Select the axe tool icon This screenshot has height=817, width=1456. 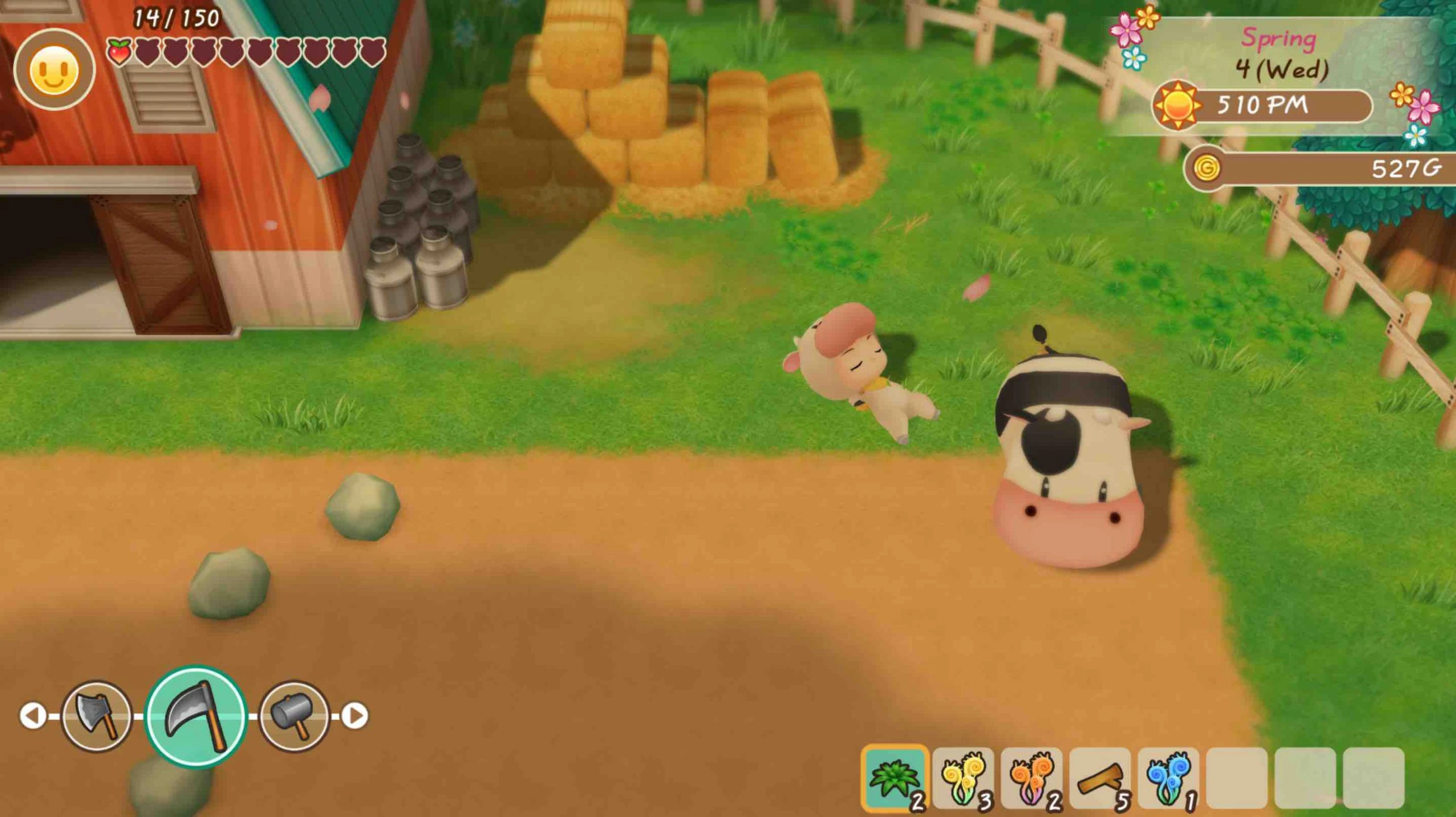[x=97, y=716]
